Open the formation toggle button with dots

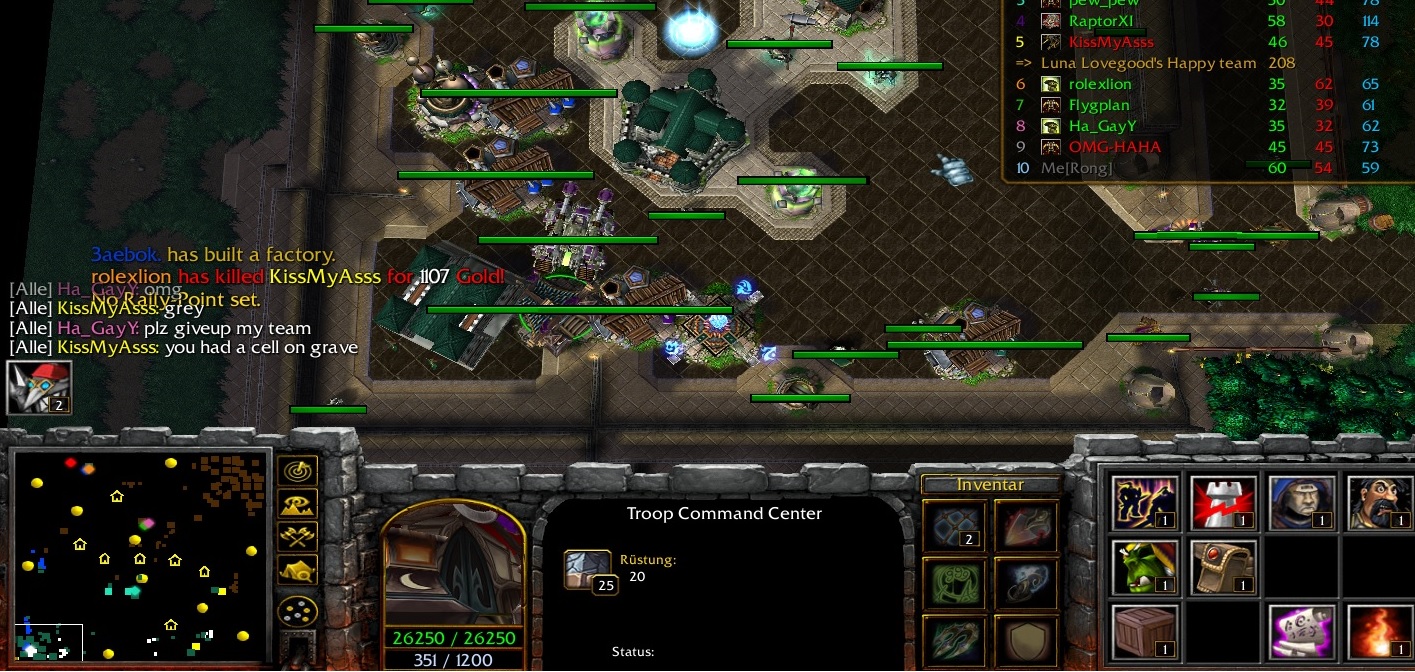click(x=297, y=609)
